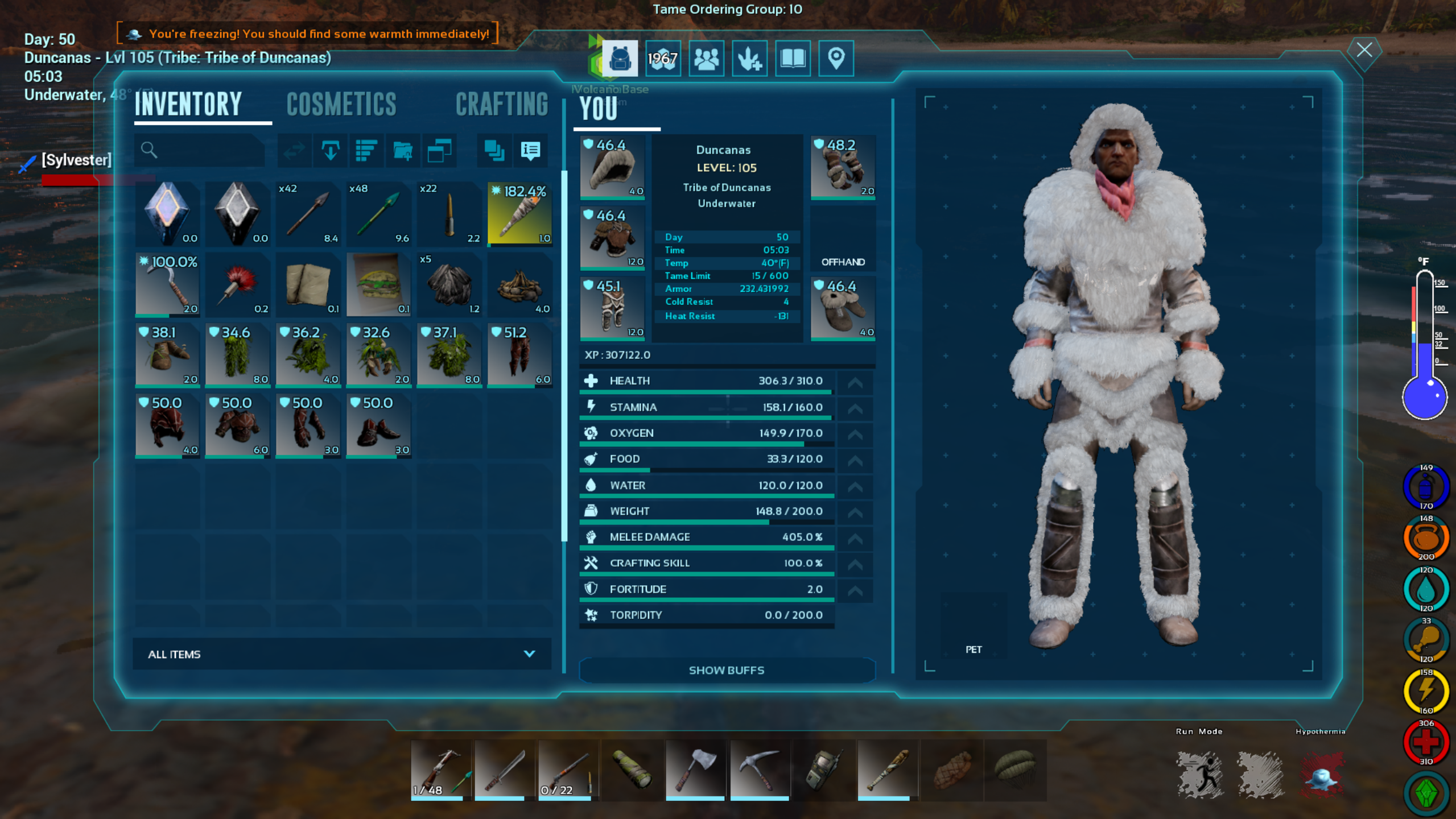Open the tribe members tab icon
This screenshot has width=1456, height=819.
pos(706,59)
